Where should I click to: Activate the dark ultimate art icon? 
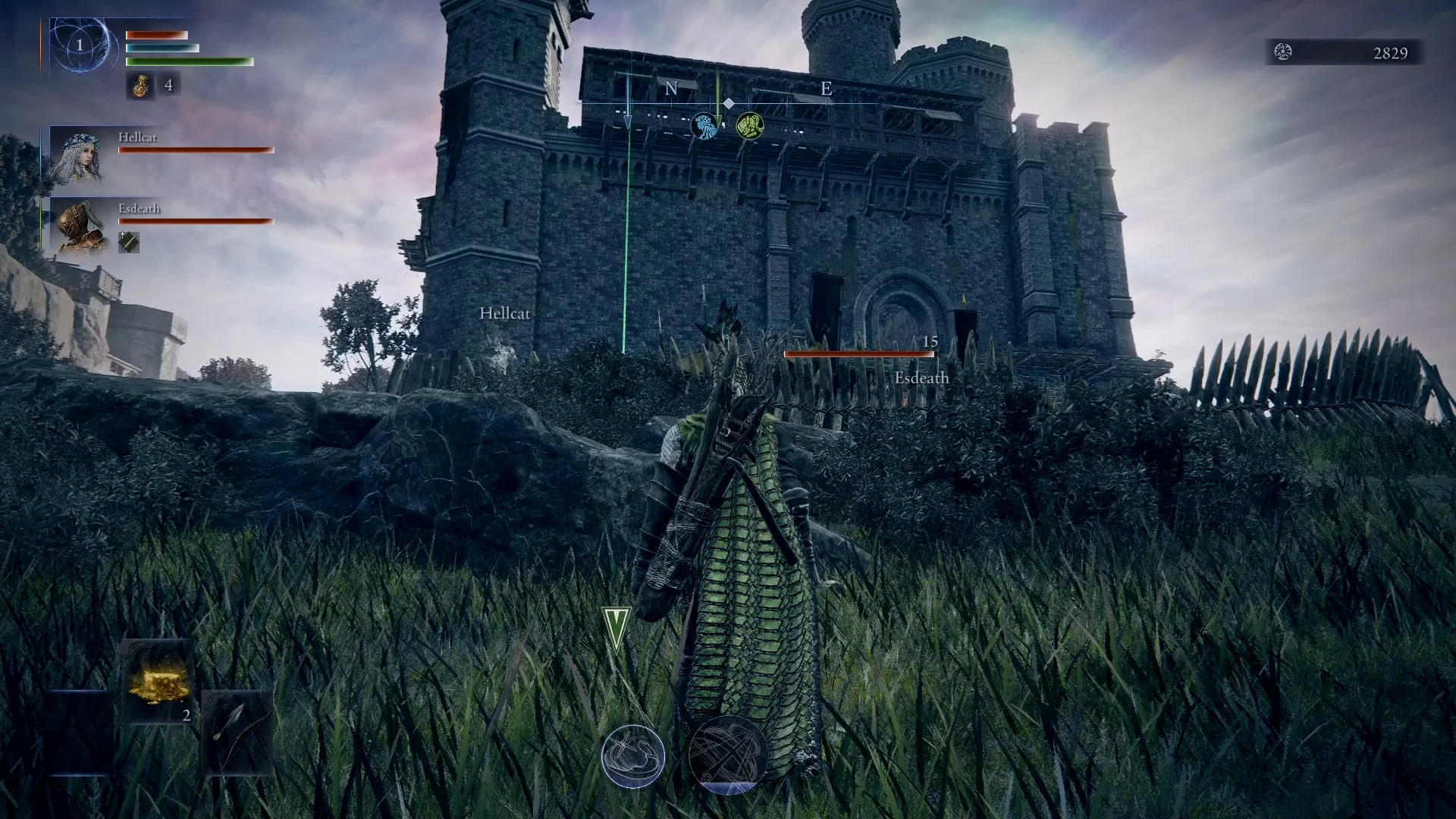click(x=728, y=755)
